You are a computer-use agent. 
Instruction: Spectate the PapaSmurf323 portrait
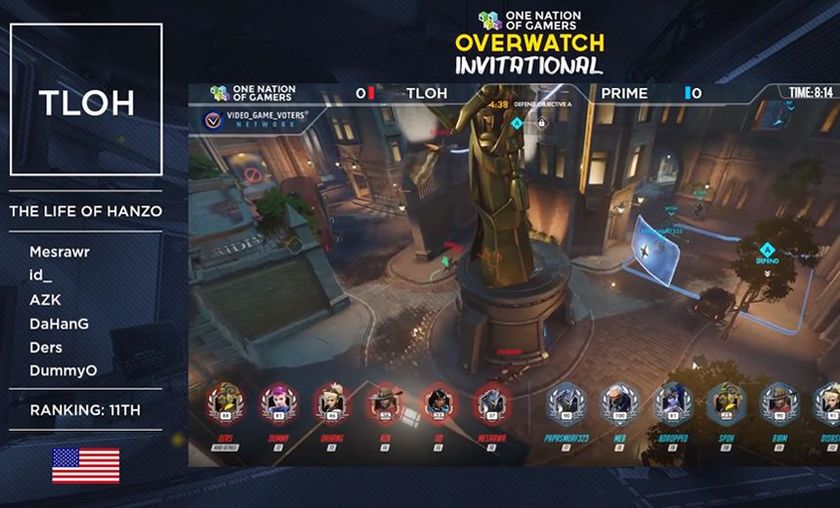(566, 402)
